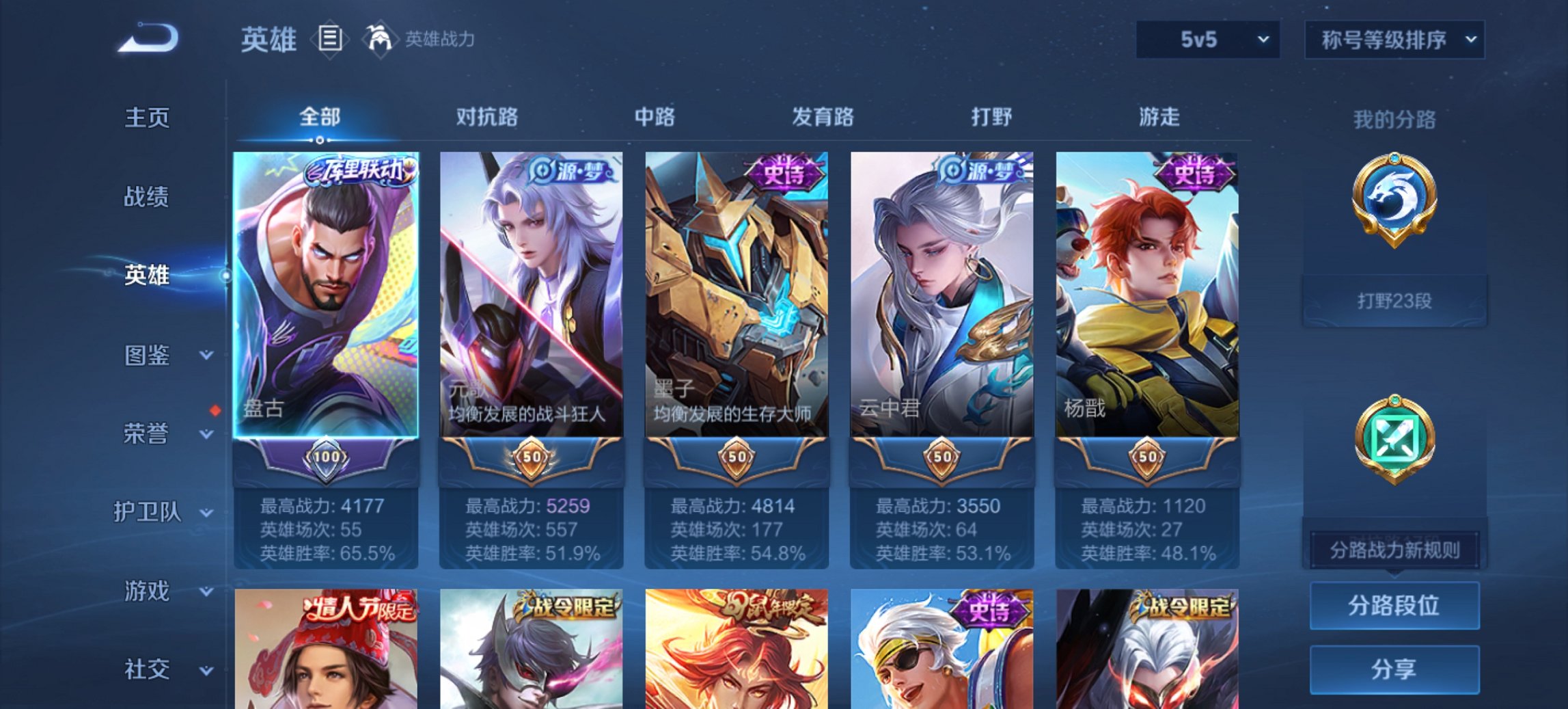Click the game logo in the top-left corner
This screenshot has height=709, width=1568.
147,38
